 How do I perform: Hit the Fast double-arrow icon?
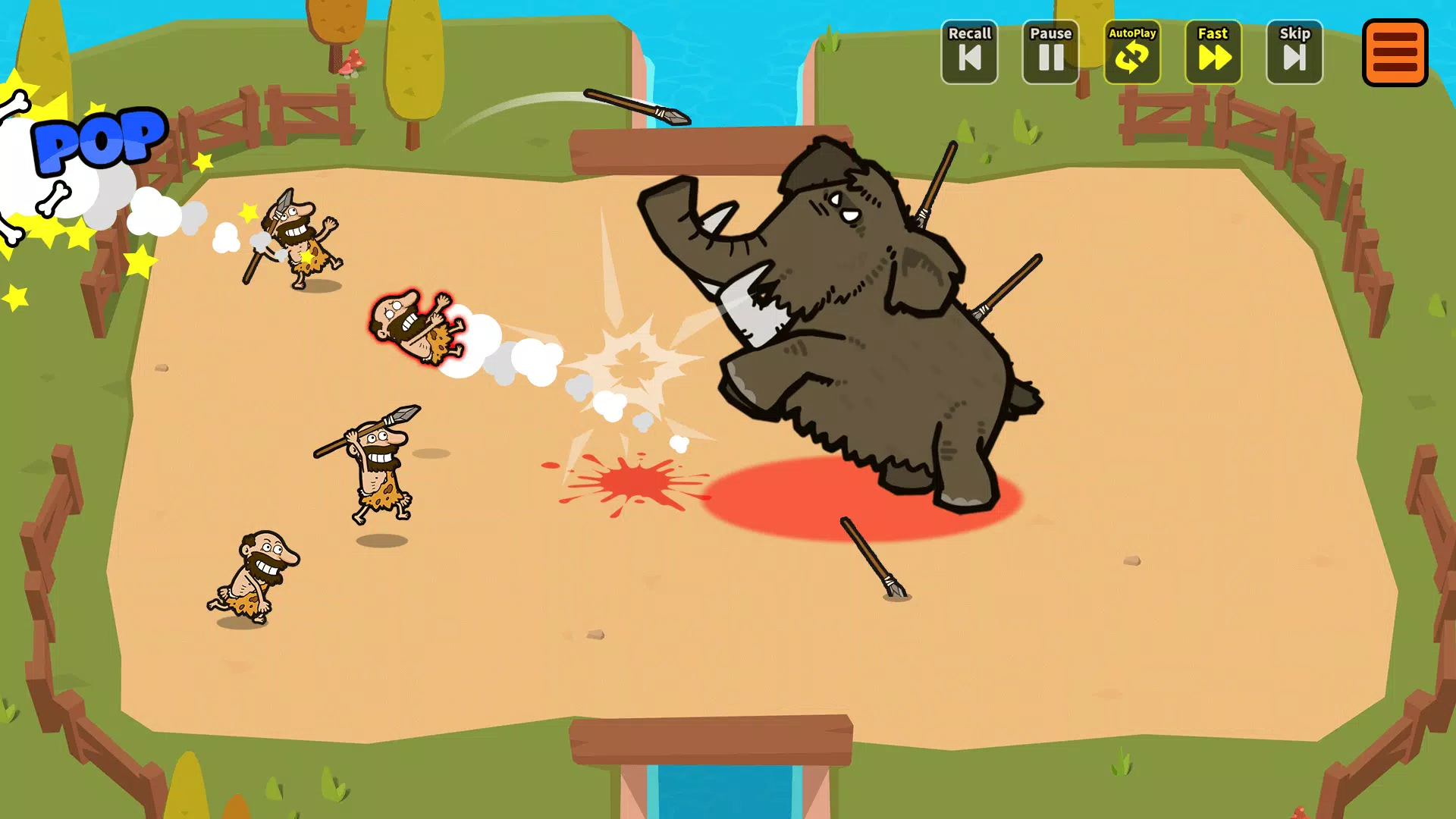(x=1213, y=59)
